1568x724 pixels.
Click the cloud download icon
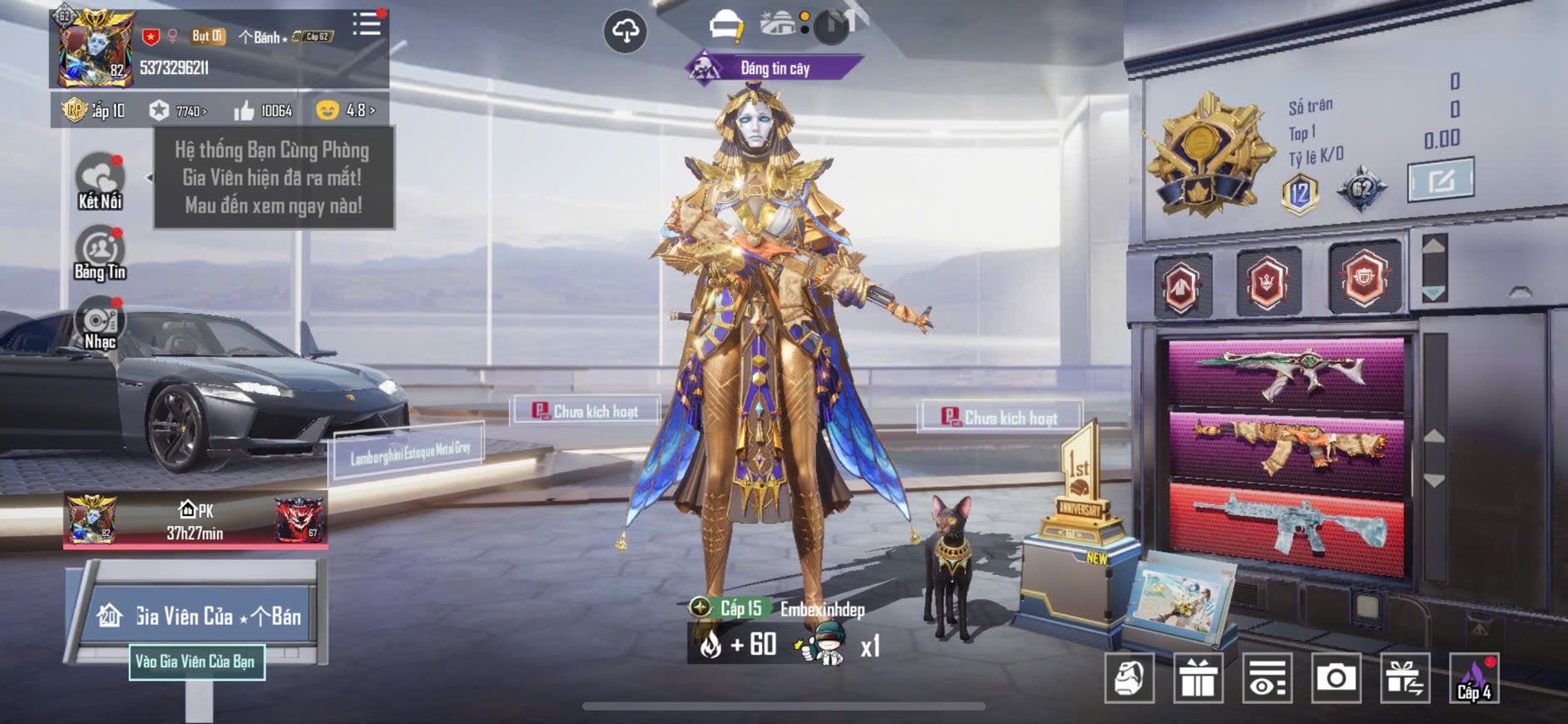(x=625, y=32)
